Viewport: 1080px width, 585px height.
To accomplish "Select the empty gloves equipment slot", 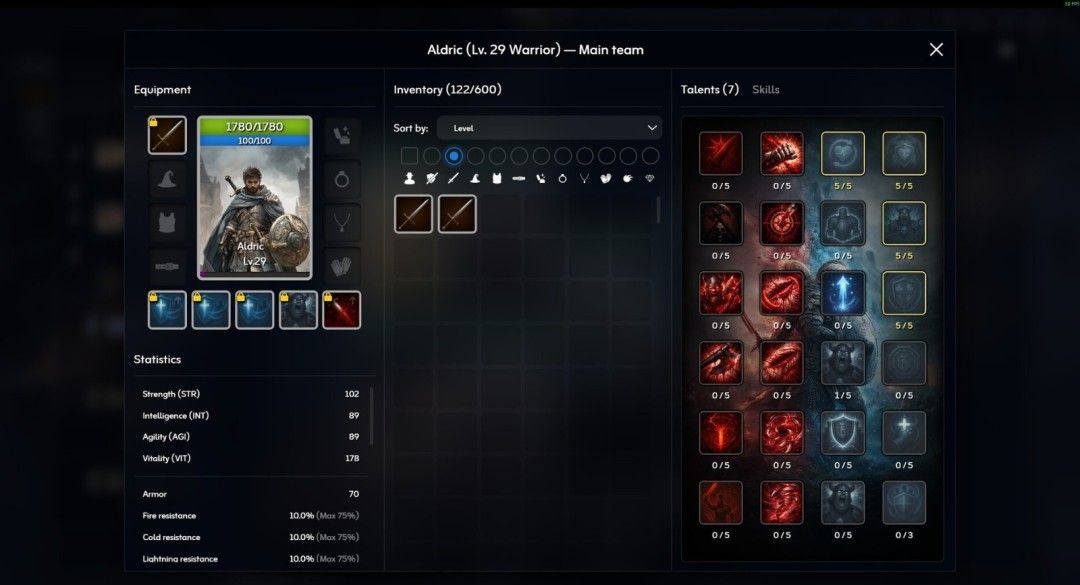I will click(342, 266).
